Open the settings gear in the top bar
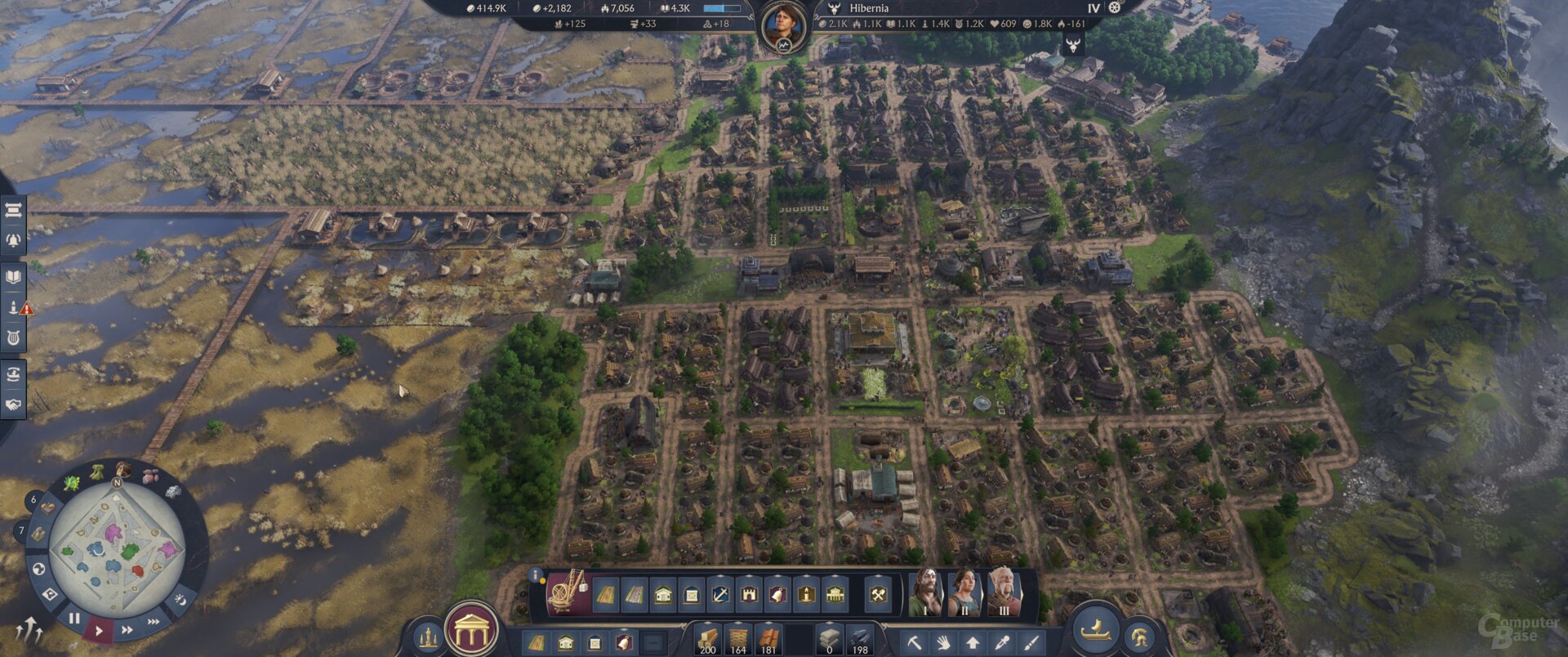The height and width of the screenshot is (657, 1568). tap(1115, 7)
